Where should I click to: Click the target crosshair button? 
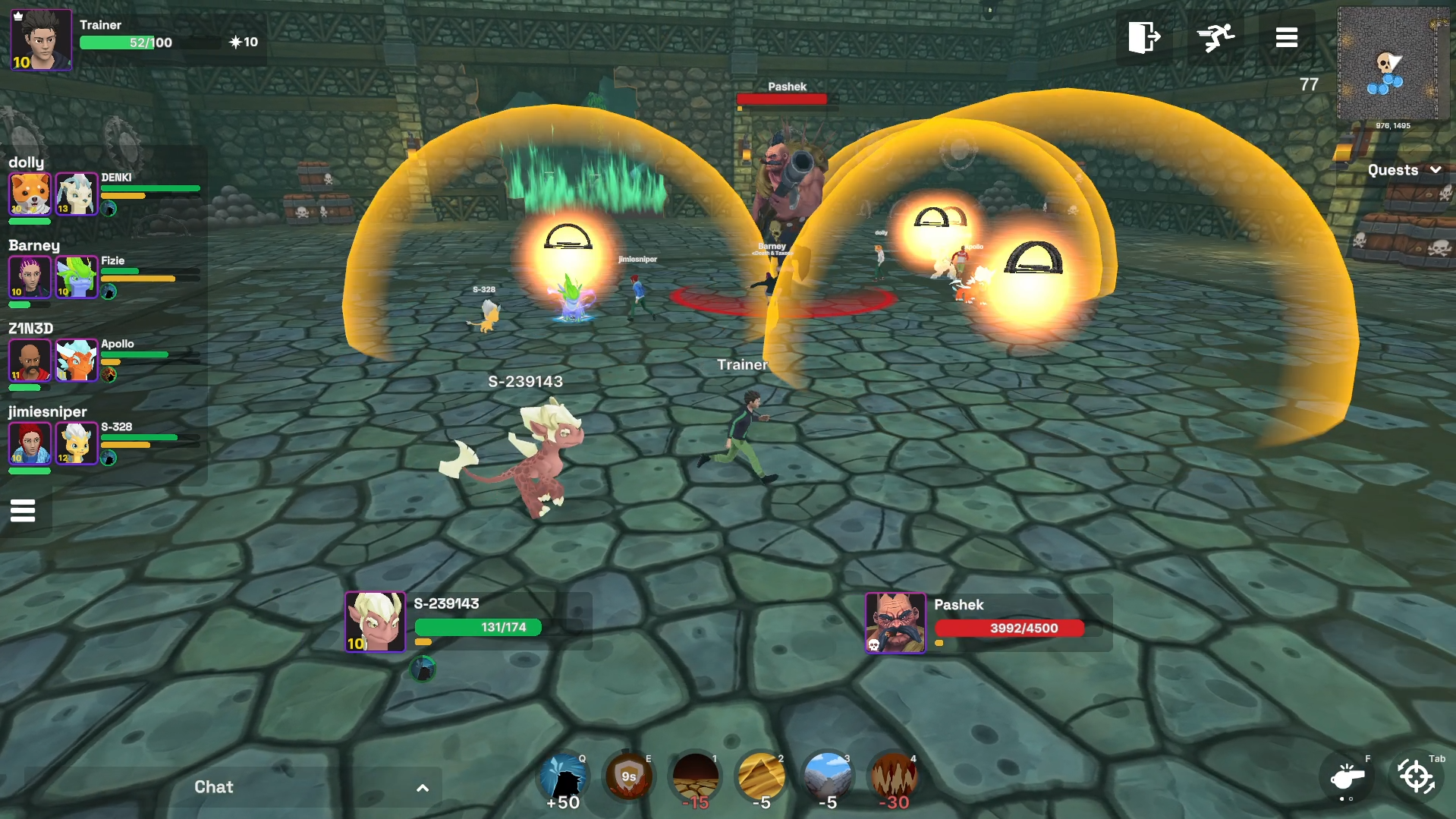tap(1416, 776)
